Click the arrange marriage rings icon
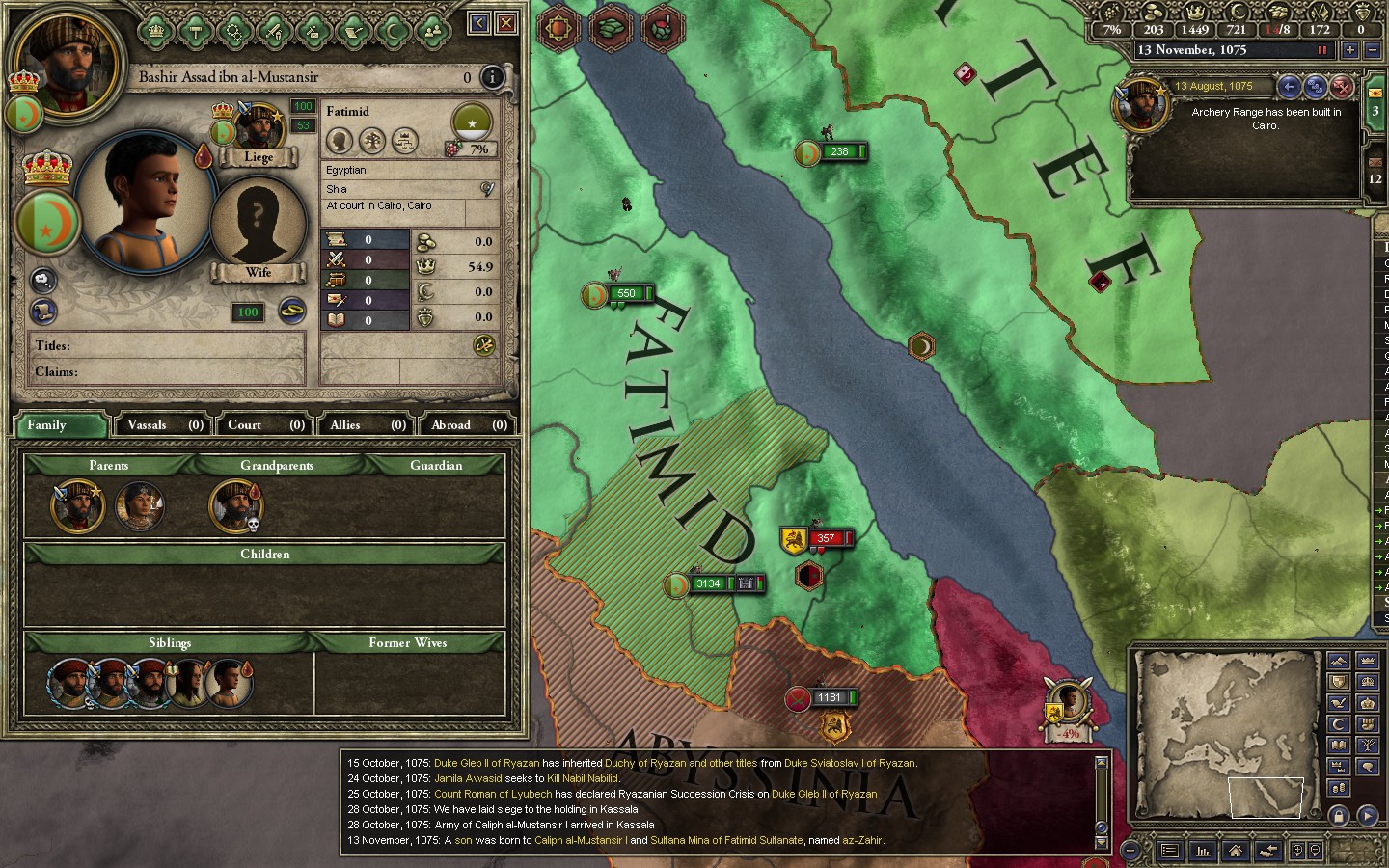 tap(291, 311)
